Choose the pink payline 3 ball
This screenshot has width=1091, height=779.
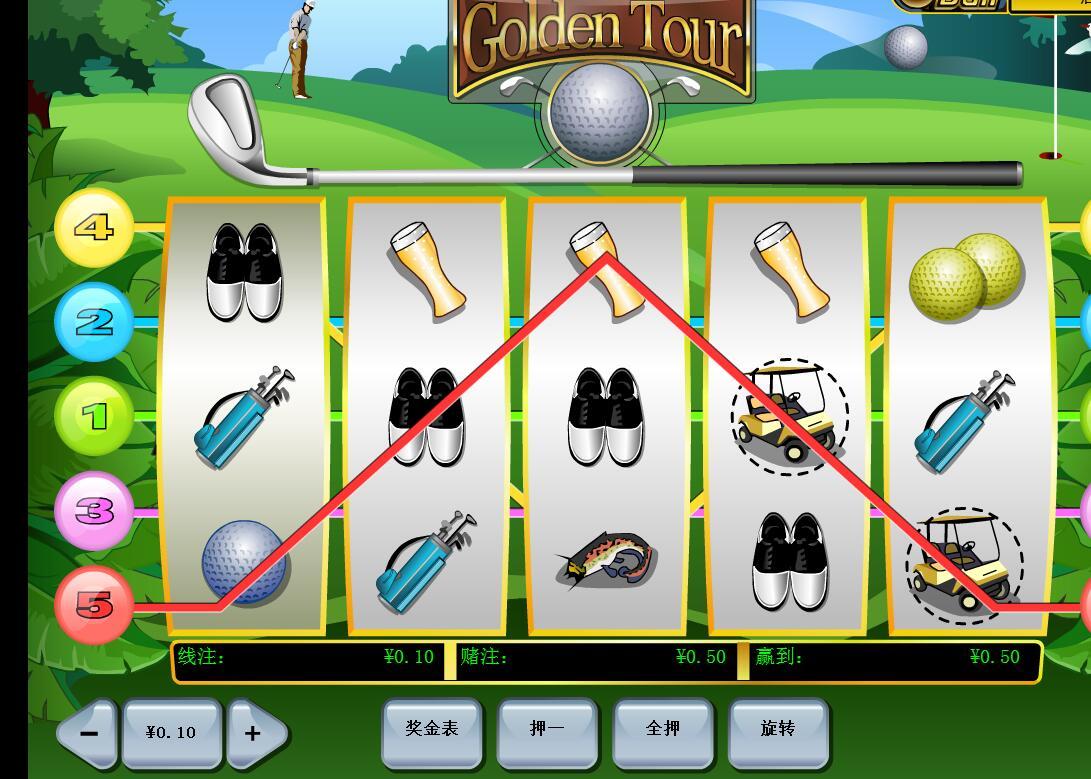tap(94, 511)
